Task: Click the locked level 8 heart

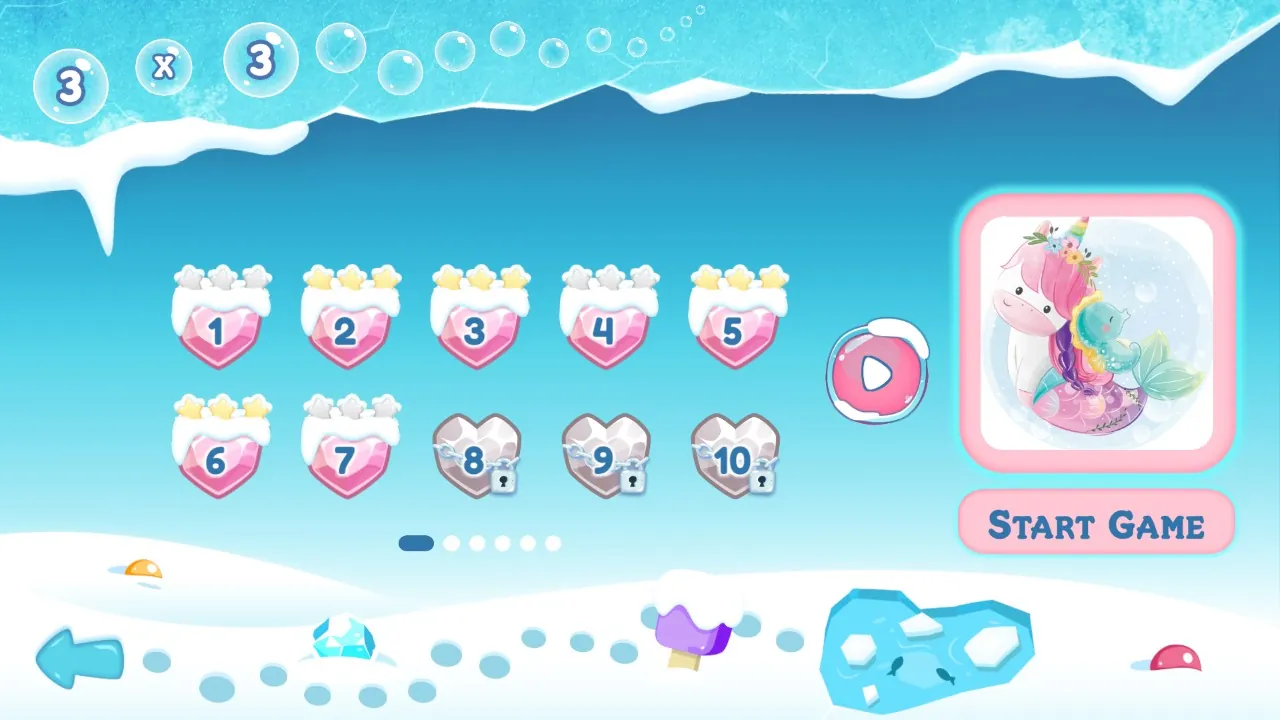Action: (x=476, y=460)
